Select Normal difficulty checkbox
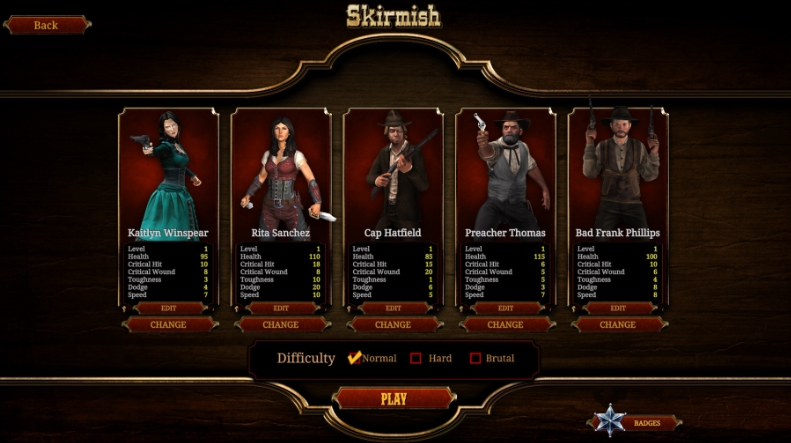The width and height of the screenshot is (791, 443). click(354, 358)
